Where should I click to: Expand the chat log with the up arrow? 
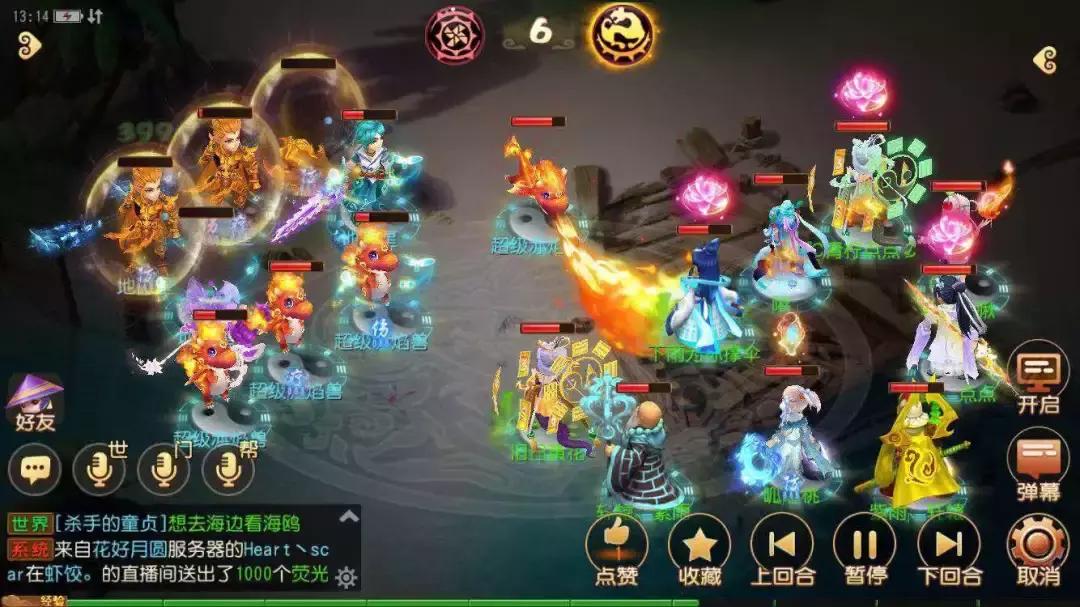[x=348, y=517]
